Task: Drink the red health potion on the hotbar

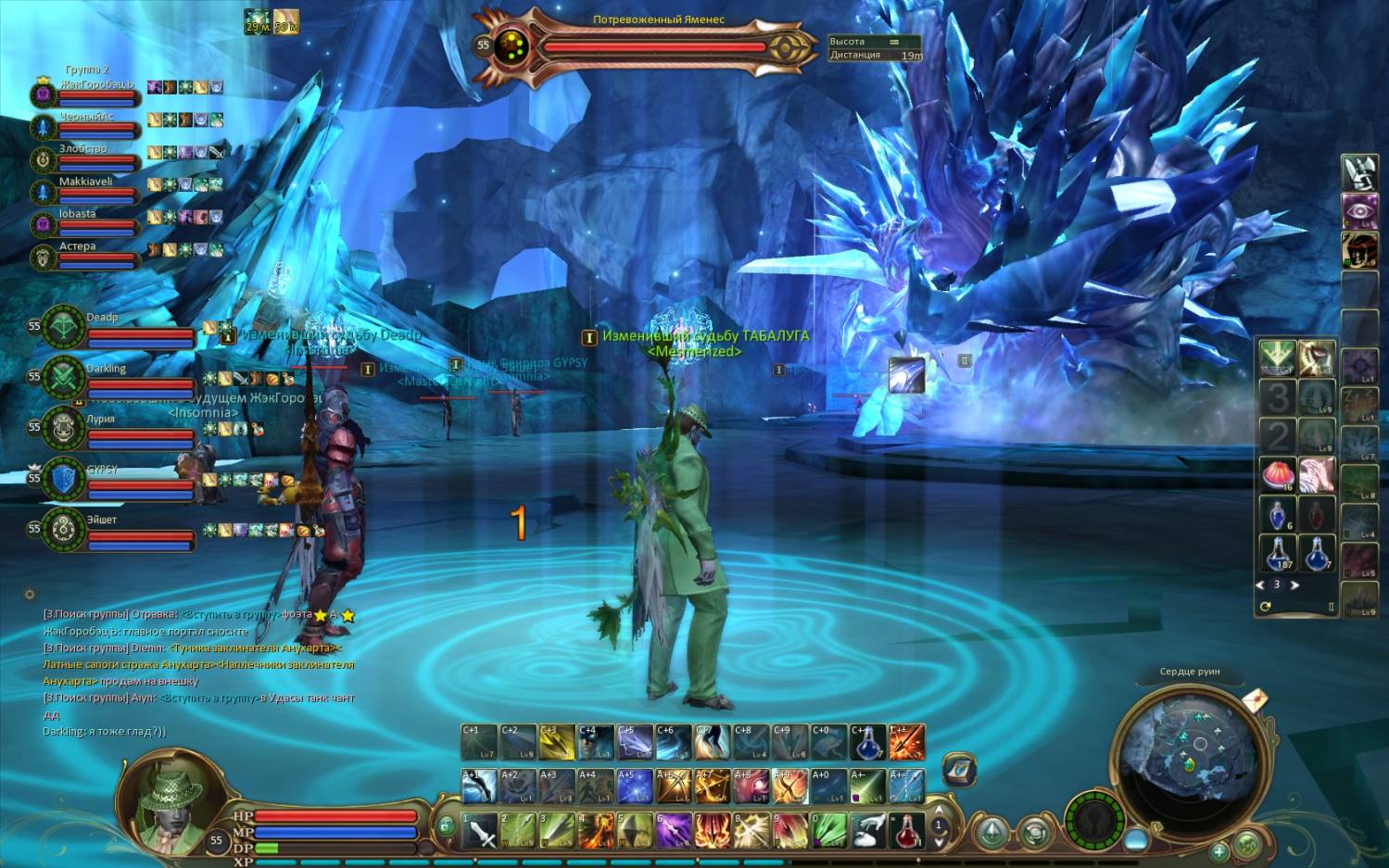Action: tap(907, 831)
